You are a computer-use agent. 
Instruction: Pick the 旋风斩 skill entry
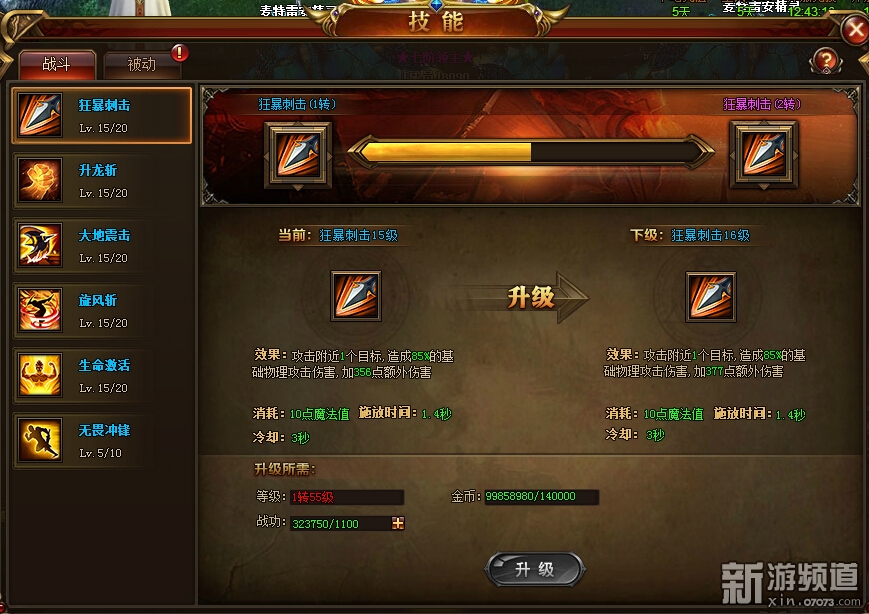[101, 311]
